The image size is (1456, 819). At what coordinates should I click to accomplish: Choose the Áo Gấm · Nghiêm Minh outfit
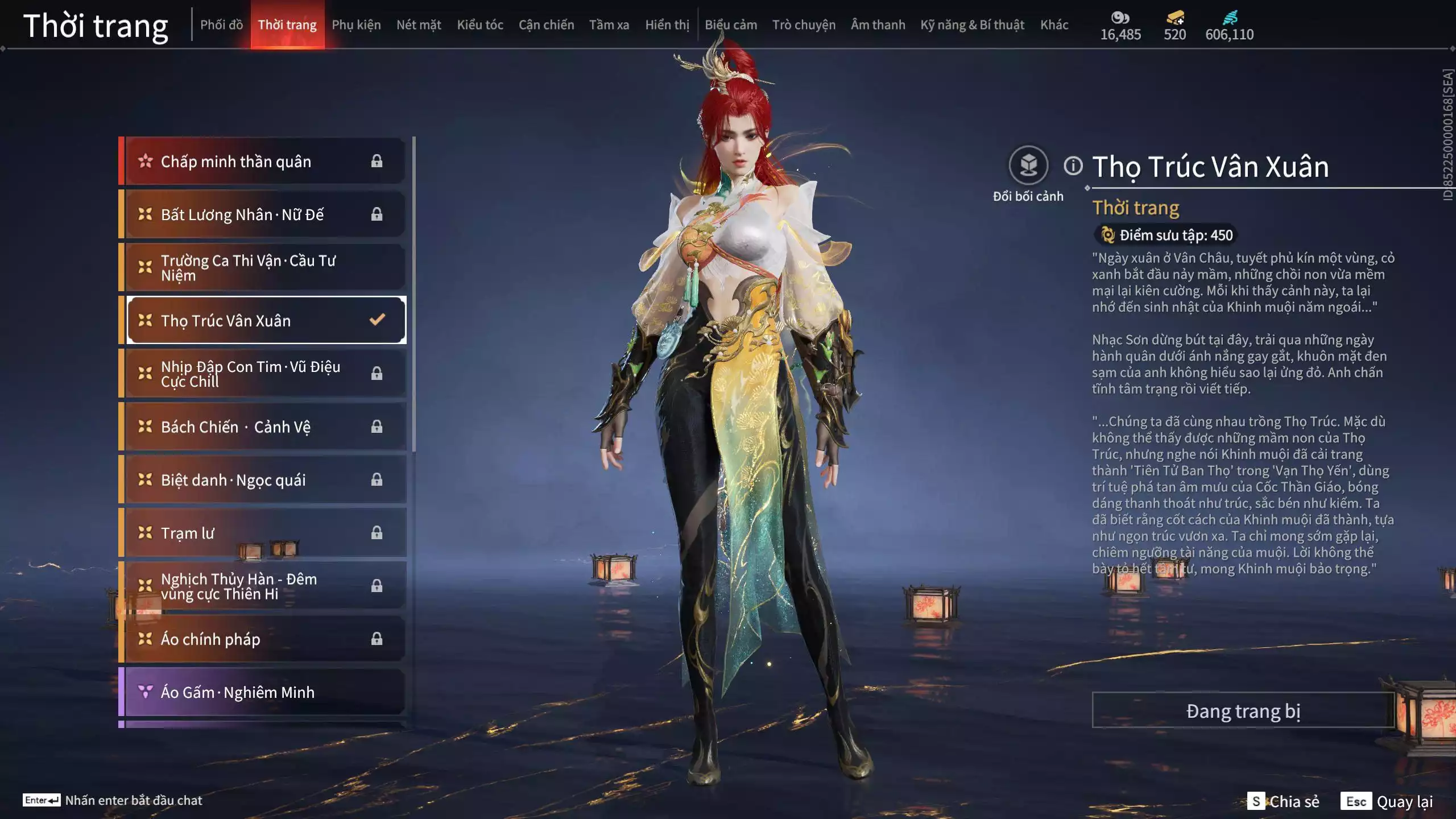point(264,692)
